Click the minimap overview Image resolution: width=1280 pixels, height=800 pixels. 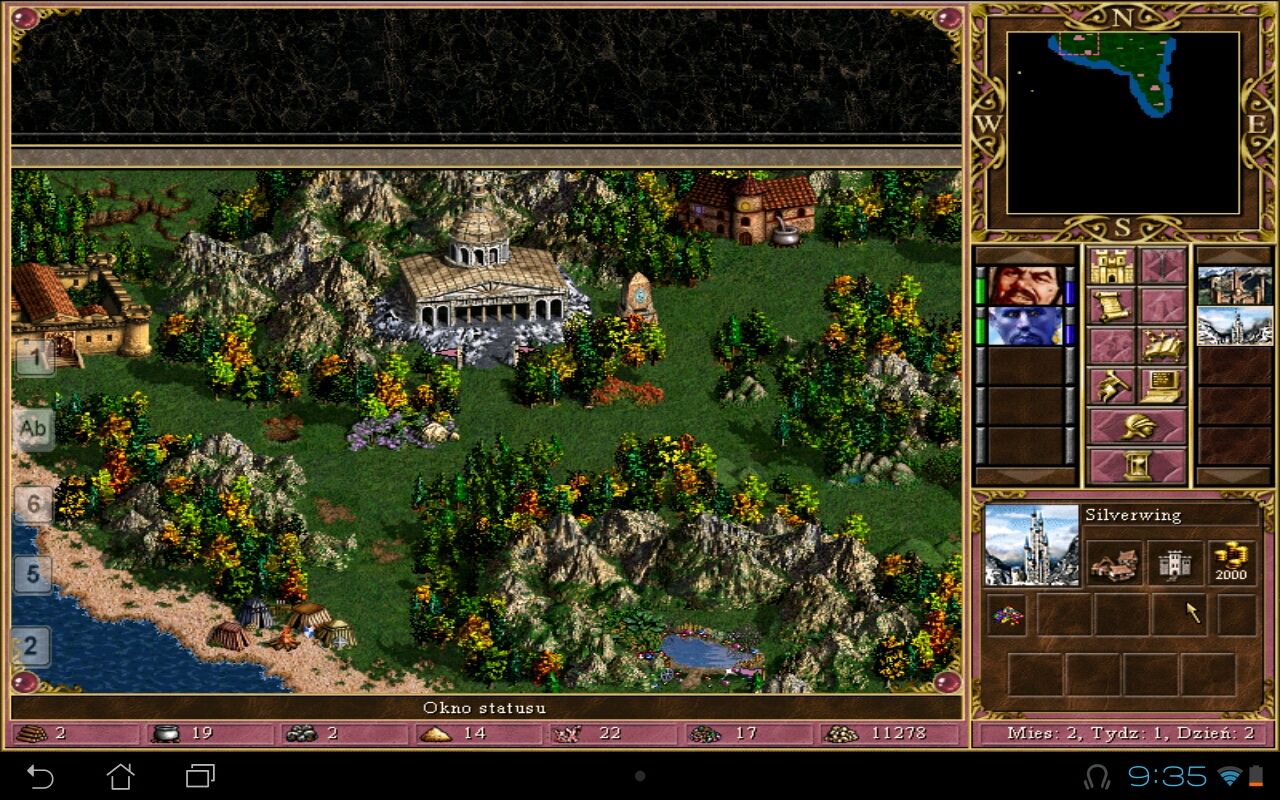click(1123, 122)
